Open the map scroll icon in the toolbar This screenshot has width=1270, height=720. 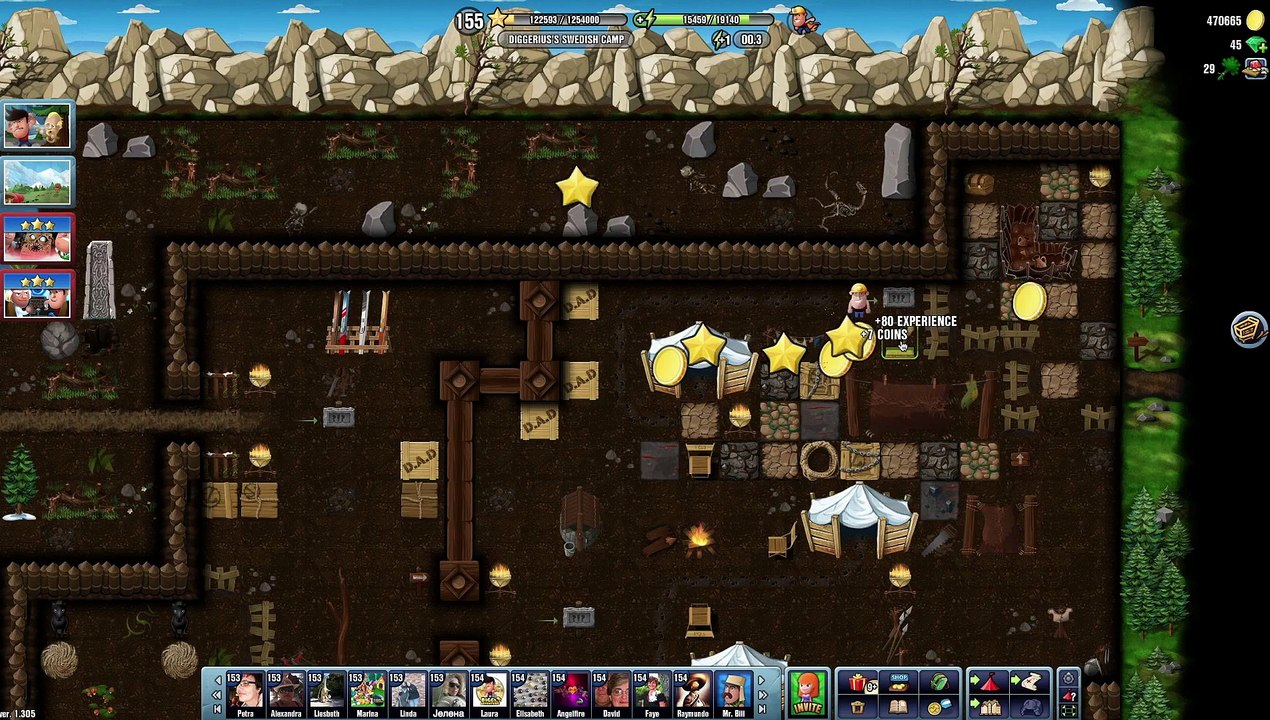[1028, 683]
